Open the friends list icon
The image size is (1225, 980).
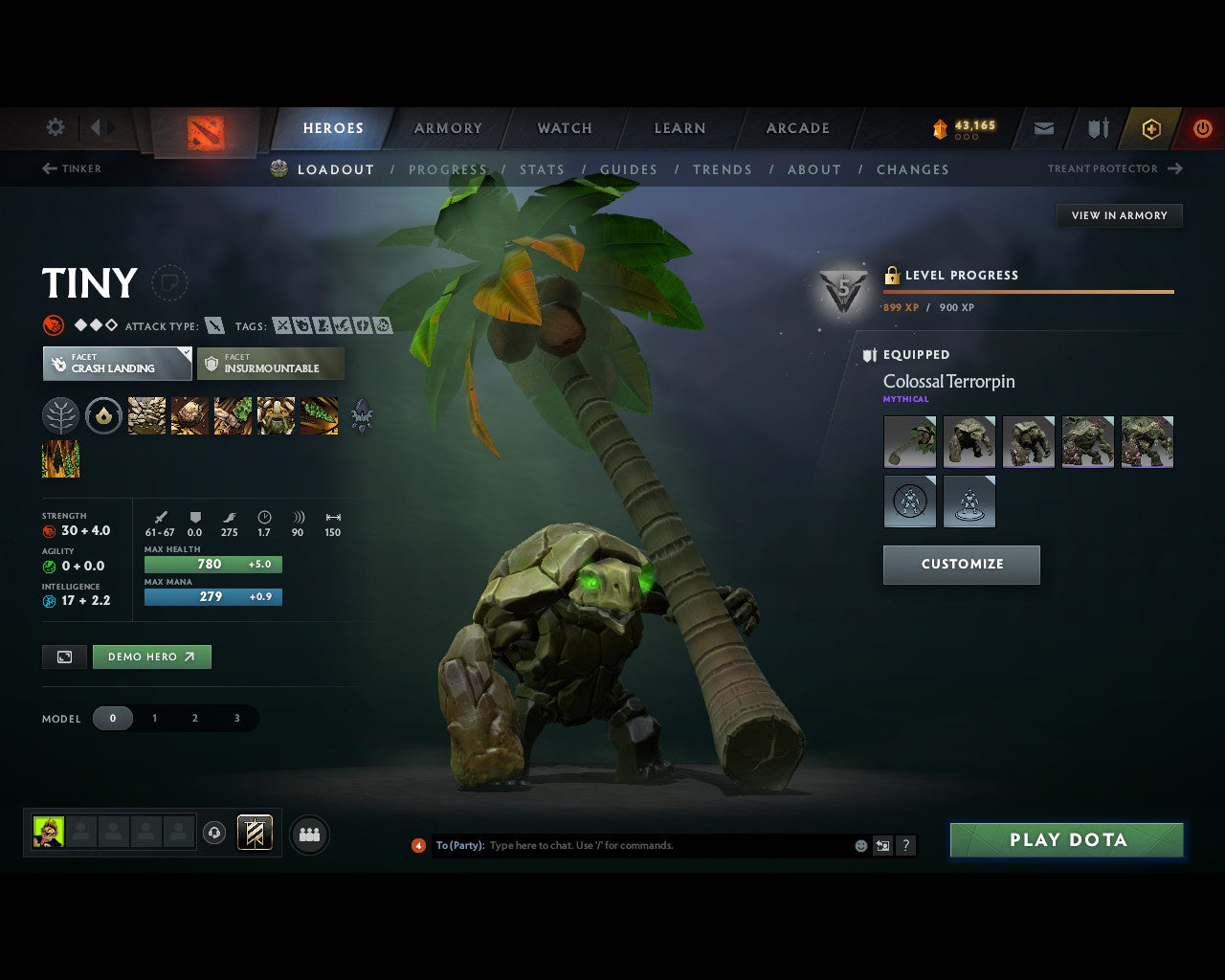tap(308, 834)
